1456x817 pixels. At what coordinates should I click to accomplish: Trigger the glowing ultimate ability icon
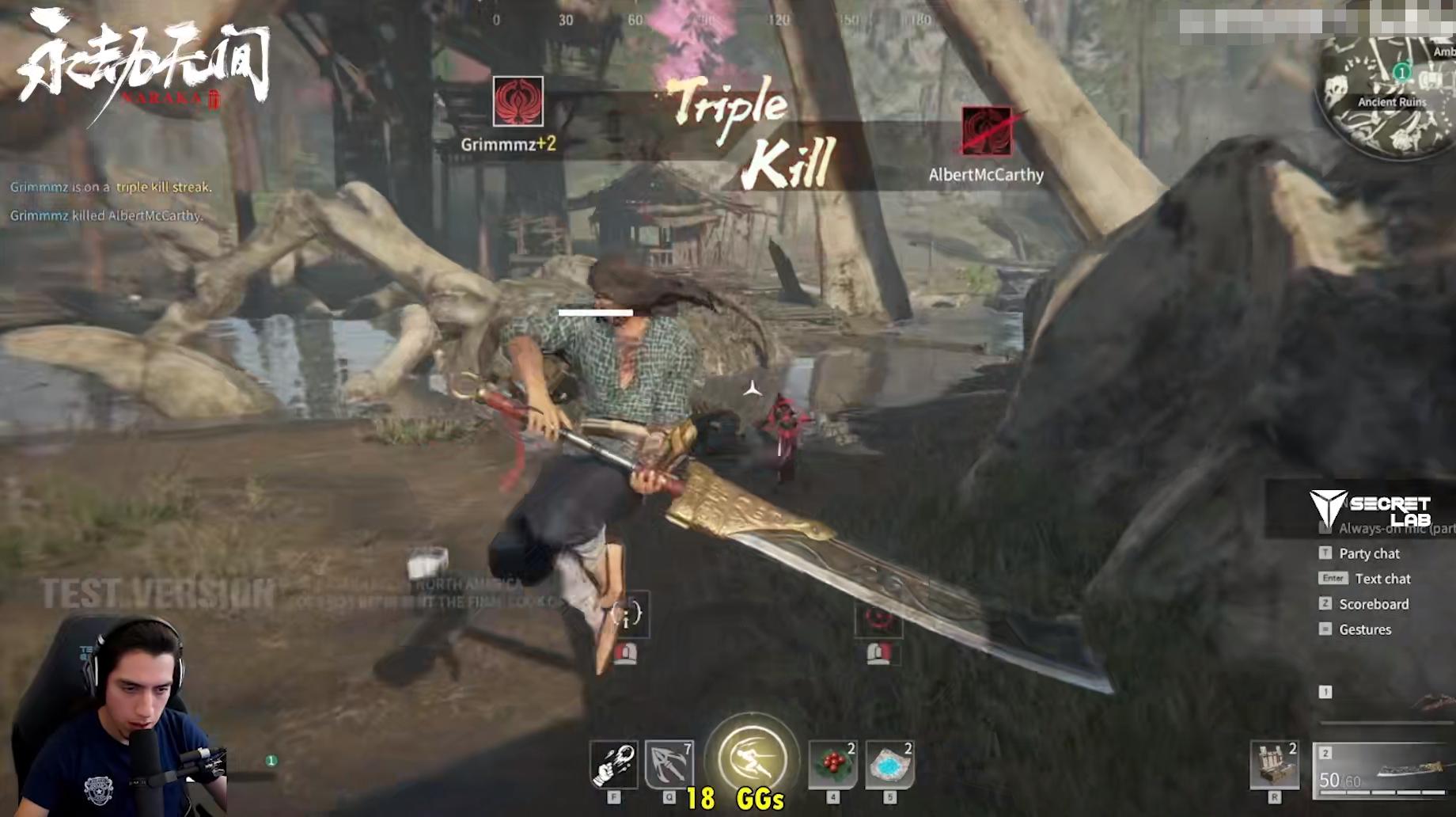click(752, 757)
